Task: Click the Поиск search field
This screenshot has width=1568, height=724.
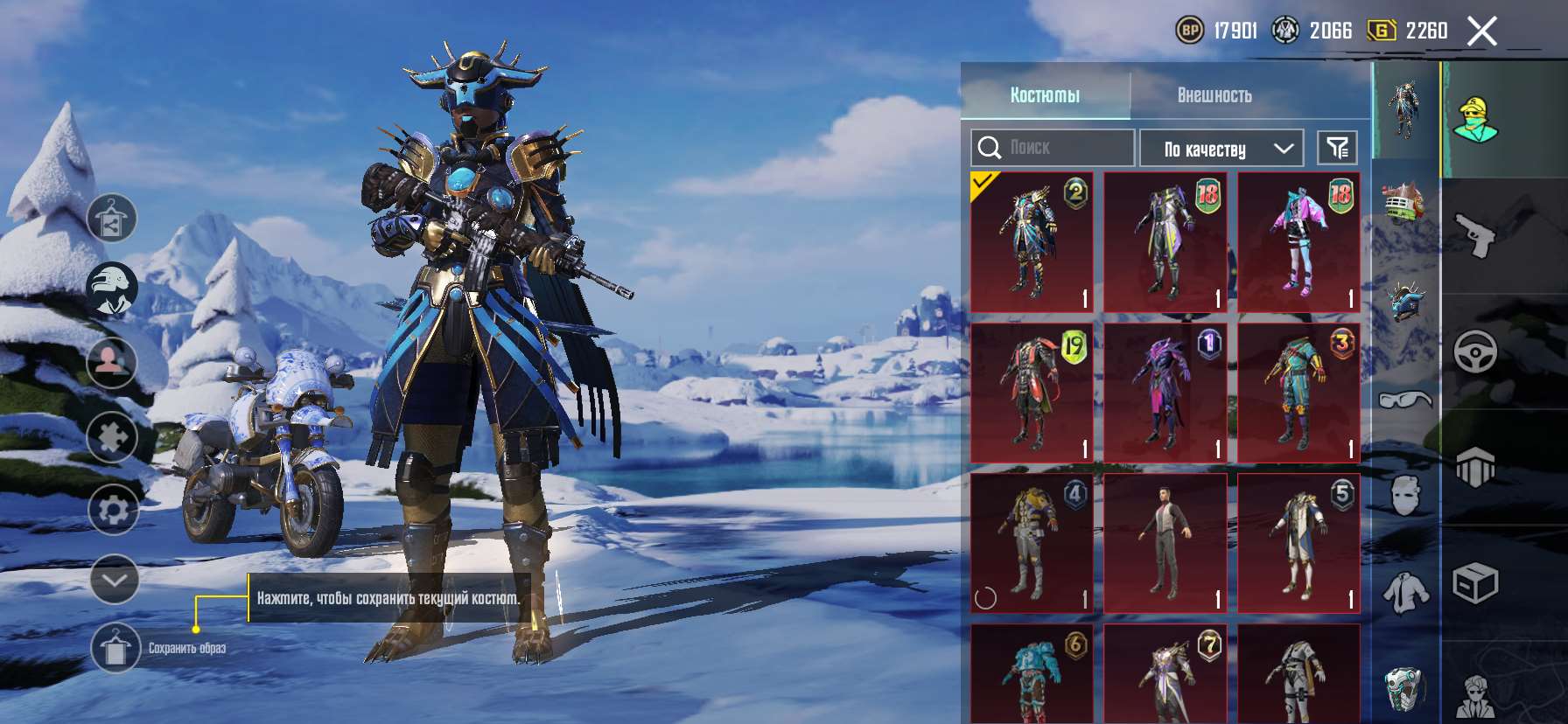Action: pos(1053,148)
